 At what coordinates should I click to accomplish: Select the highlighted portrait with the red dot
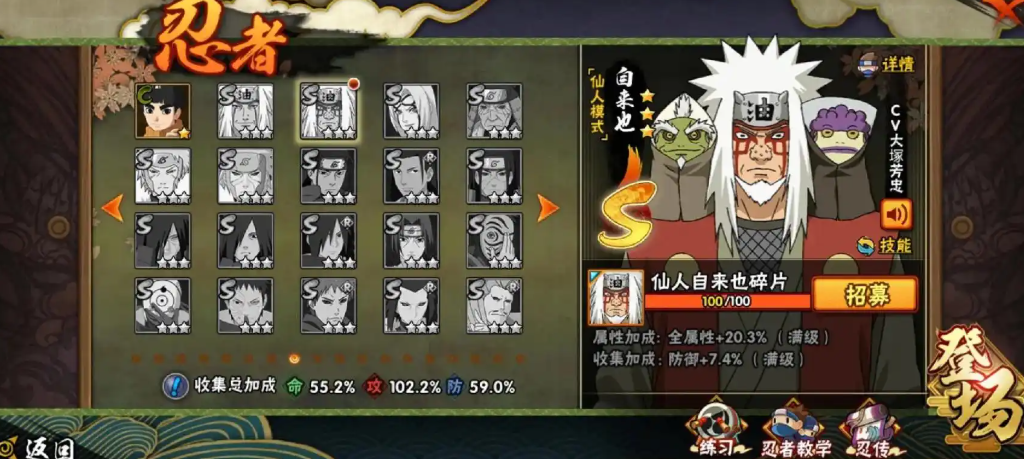328,110
